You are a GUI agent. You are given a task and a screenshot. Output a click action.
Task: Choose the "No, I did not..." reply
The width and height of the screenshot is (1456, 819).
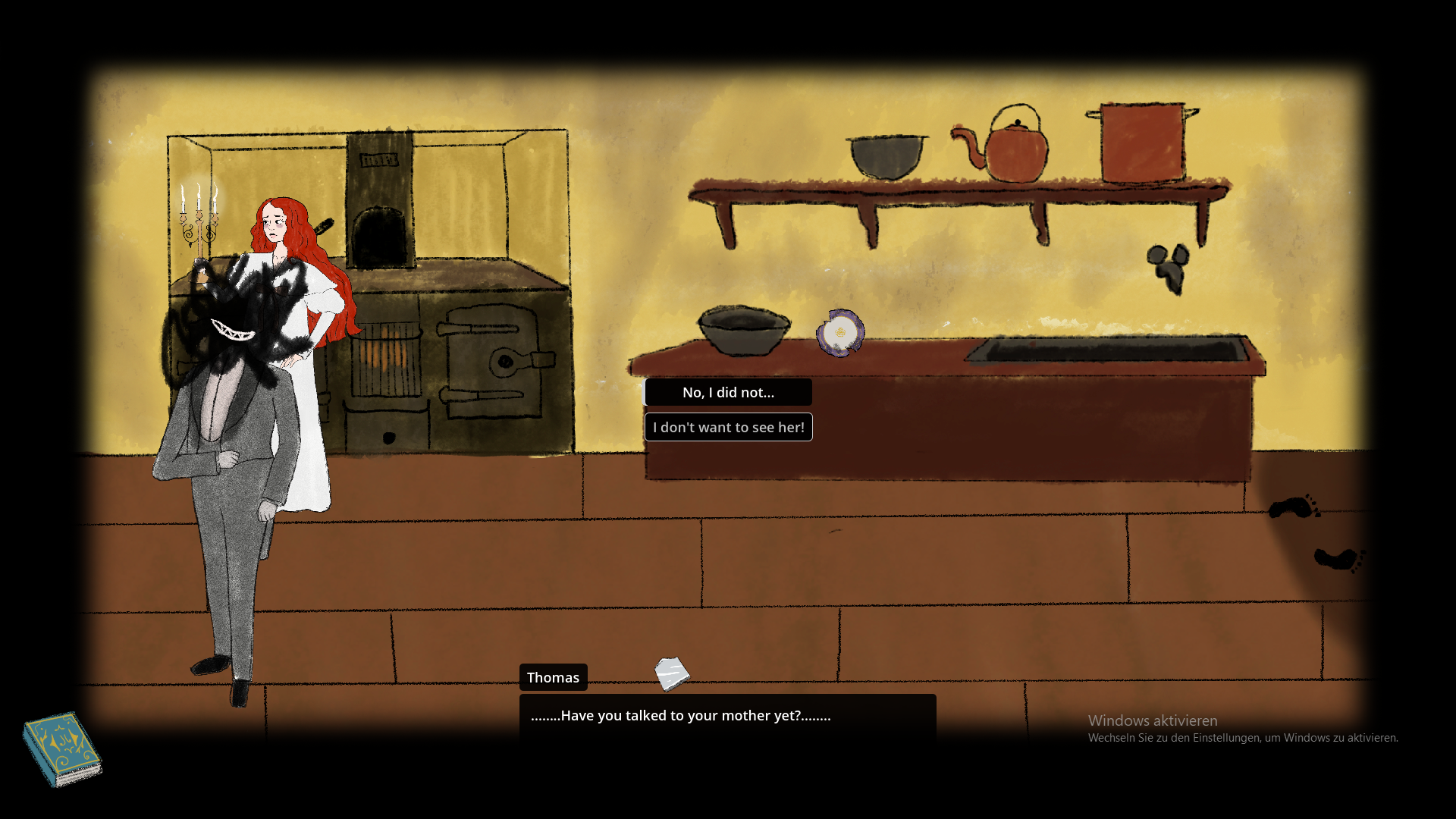point(728,392)
